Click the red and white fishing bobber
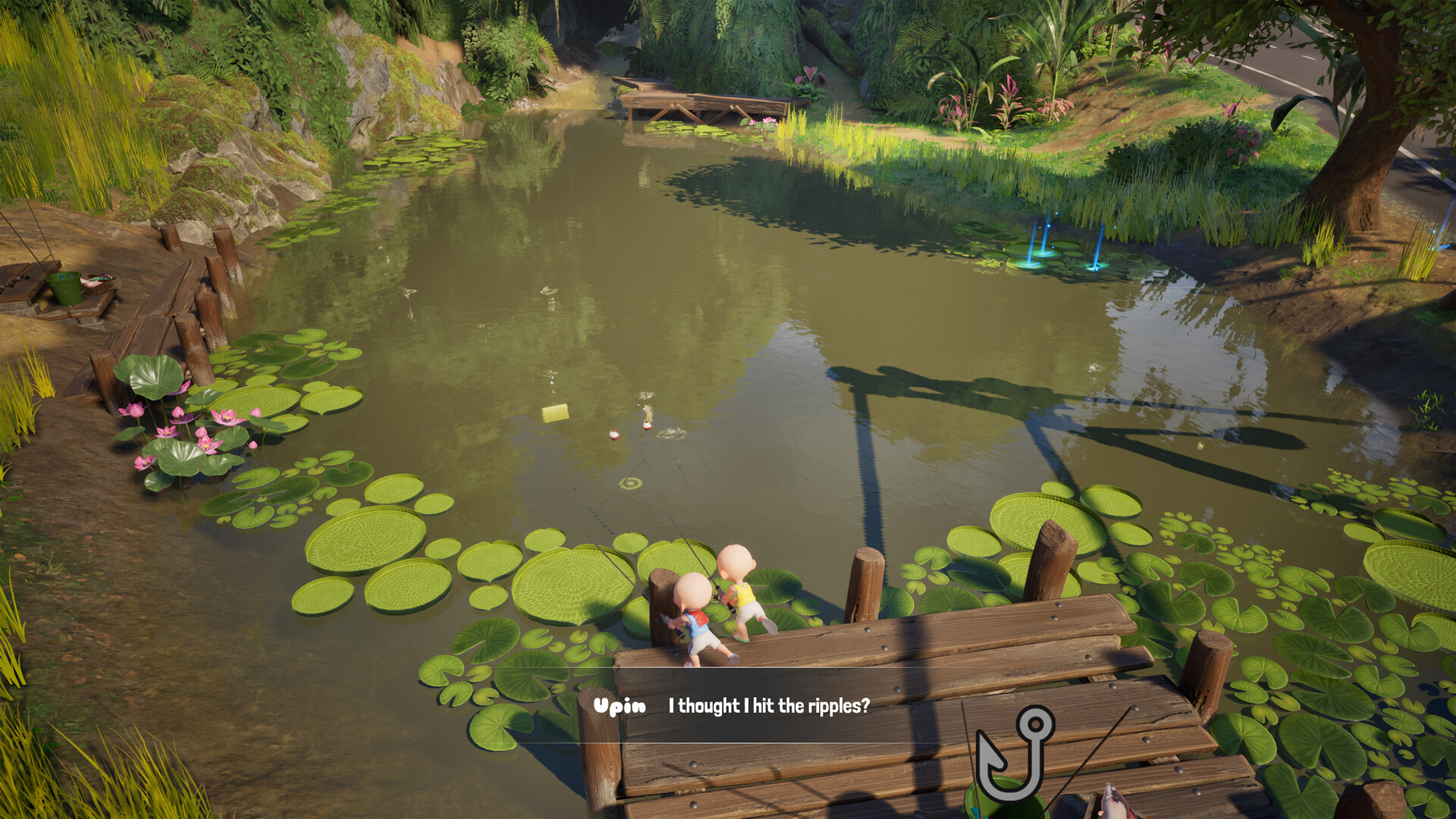1456x819 pixels. point(614,436)
